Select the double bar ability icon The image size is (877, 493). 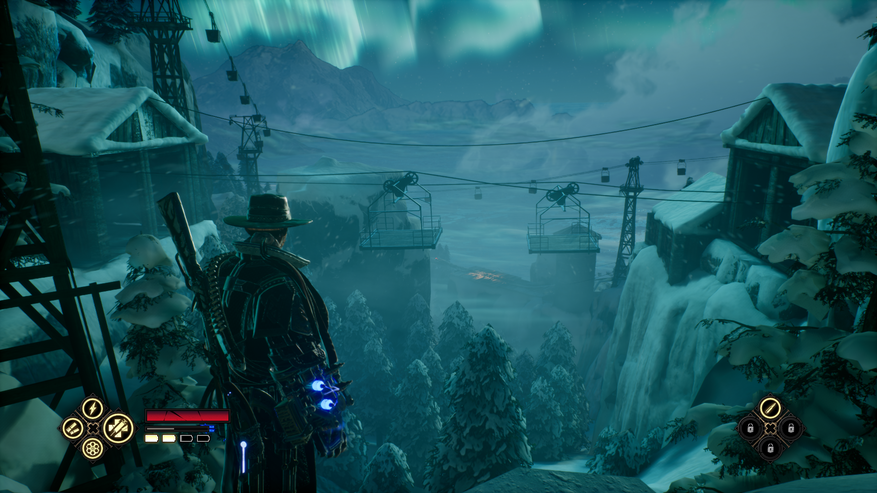click(72, 429)
